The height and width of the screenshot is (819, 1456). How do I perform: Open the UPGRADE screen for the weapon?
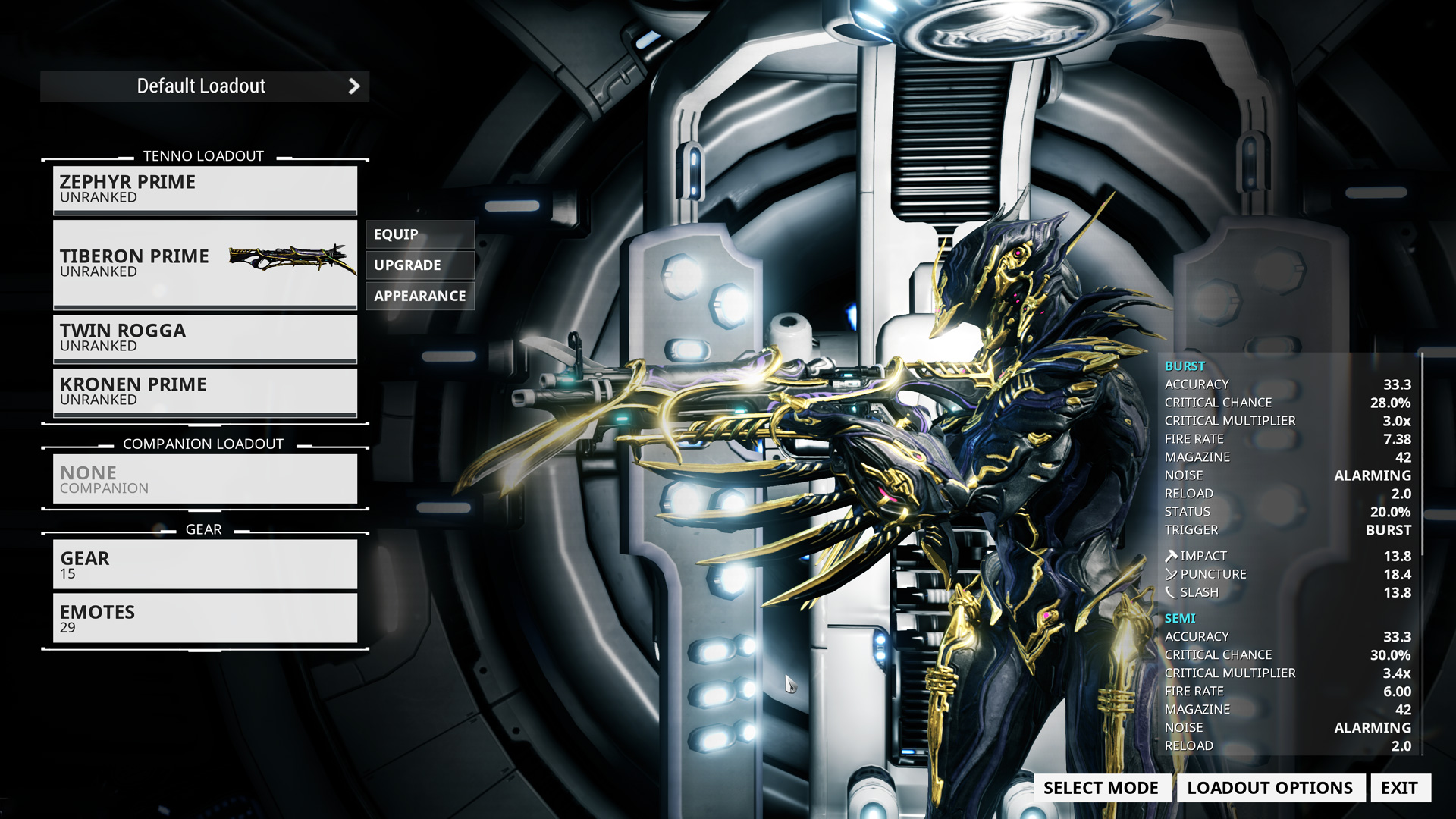coord(419,265)
